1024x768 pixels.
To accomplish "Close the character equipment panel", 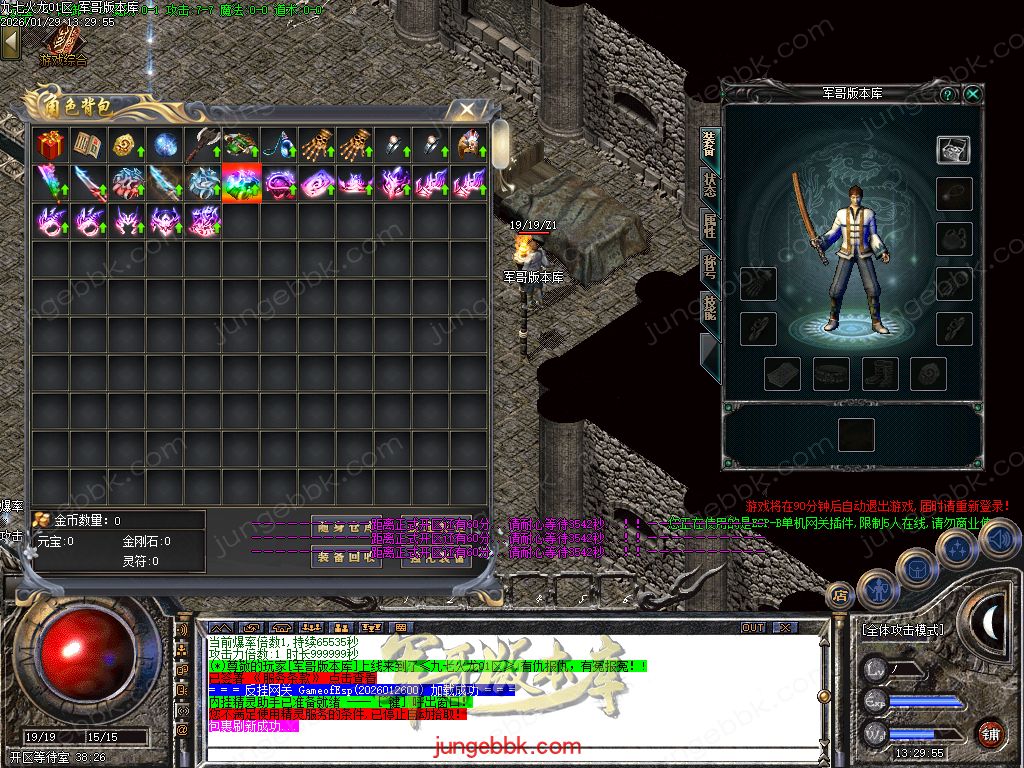I will tap(972, 94).
